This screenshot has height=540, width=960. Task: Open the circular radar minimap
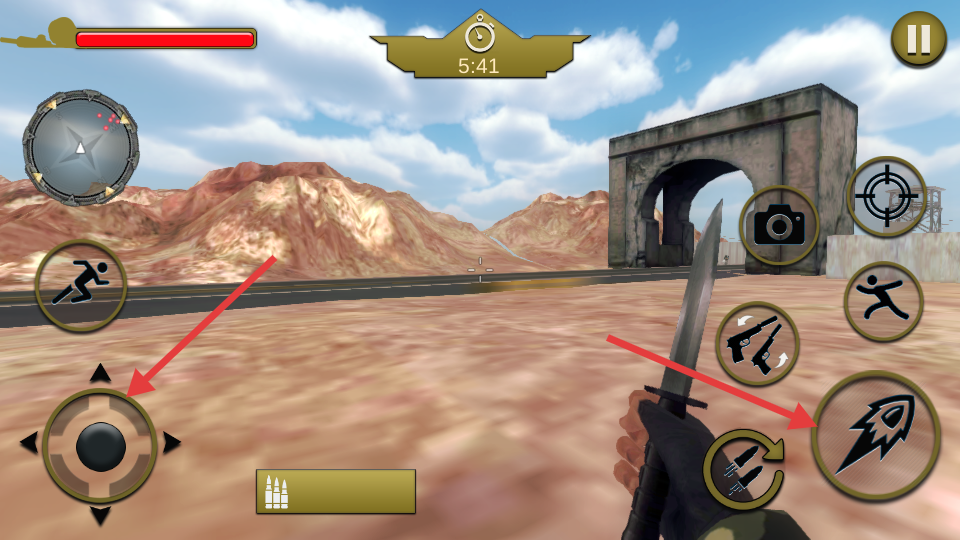point(80,148)
